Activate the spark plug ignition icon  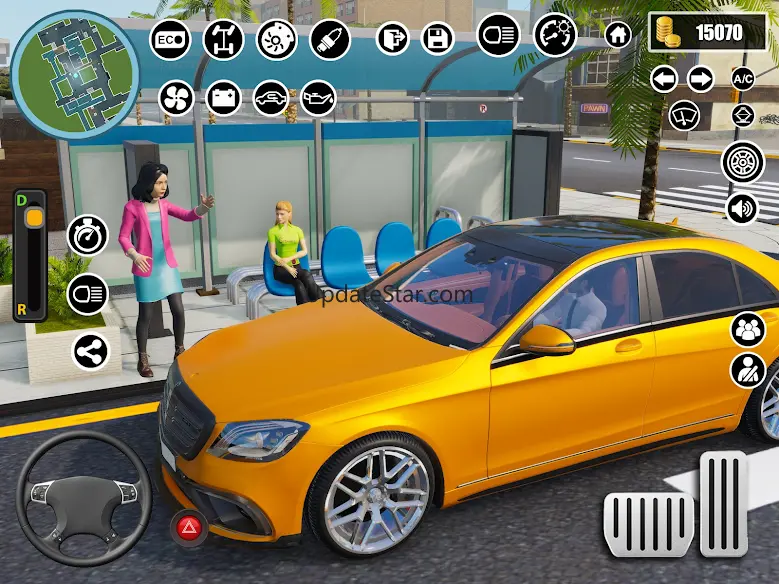click(328, 40)
